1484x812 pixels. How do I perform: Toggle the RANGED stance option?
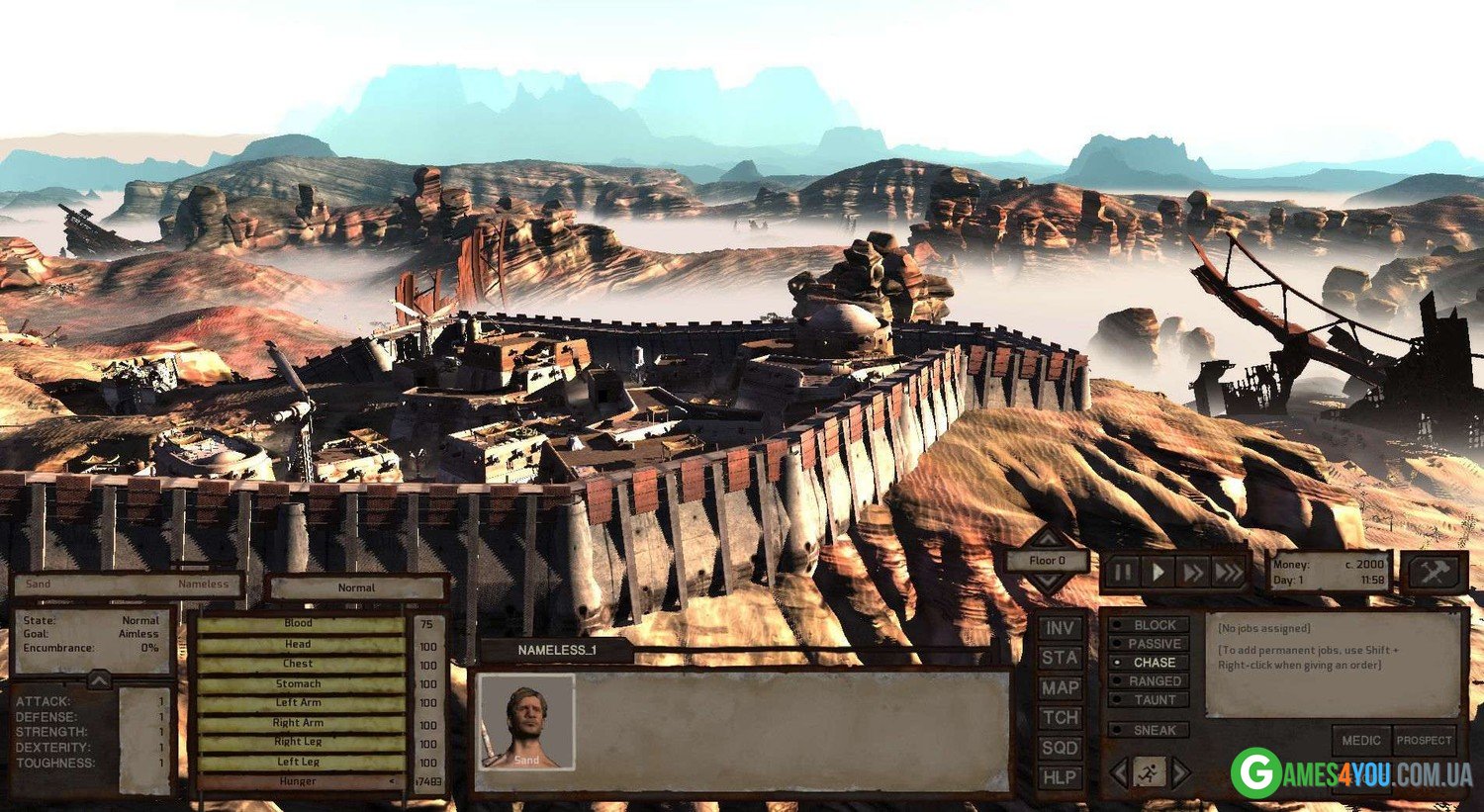click(x=1149, y=681)
